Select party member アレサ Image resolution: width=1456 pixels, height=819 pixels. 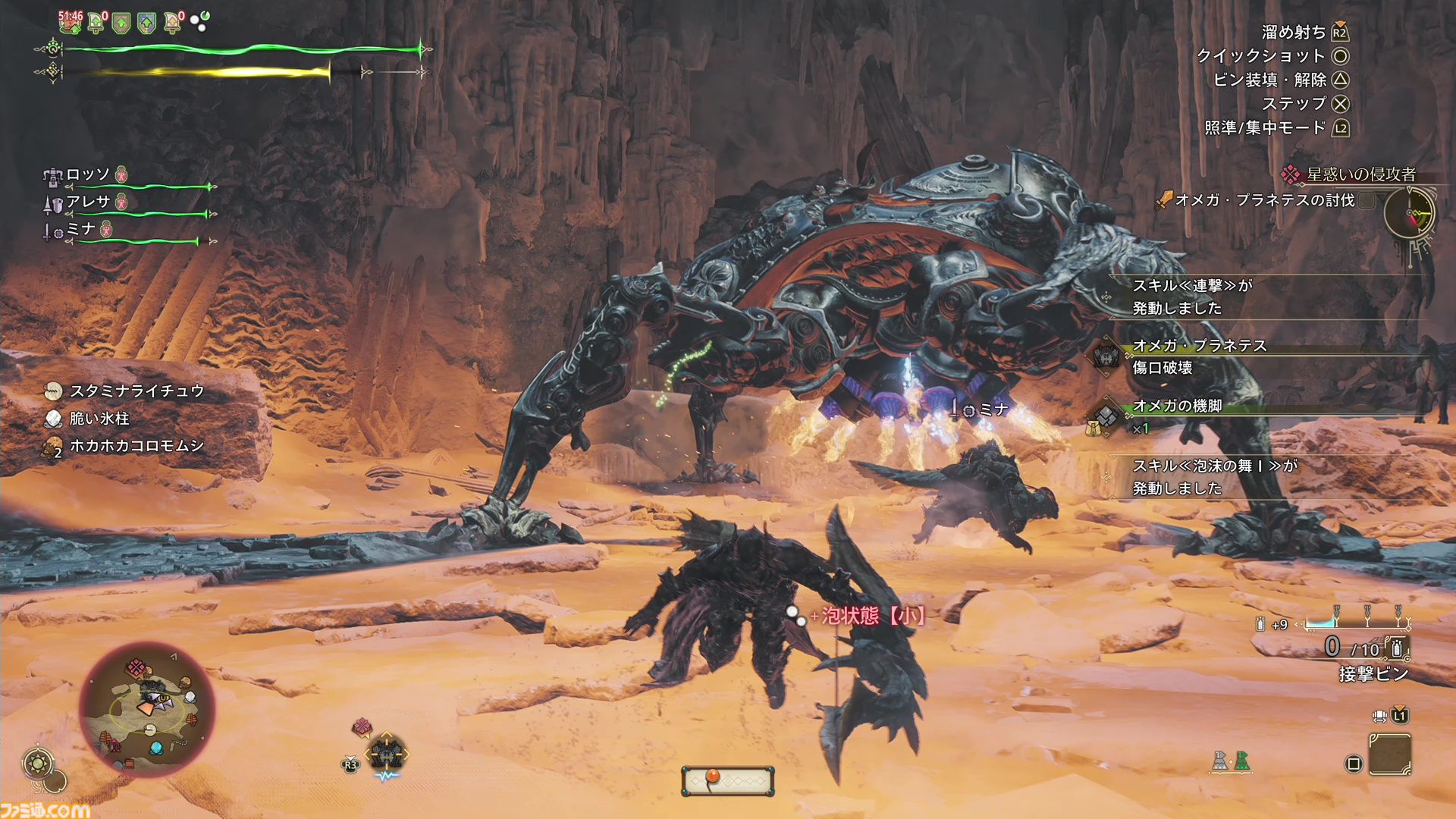click(x=88, y=202)
